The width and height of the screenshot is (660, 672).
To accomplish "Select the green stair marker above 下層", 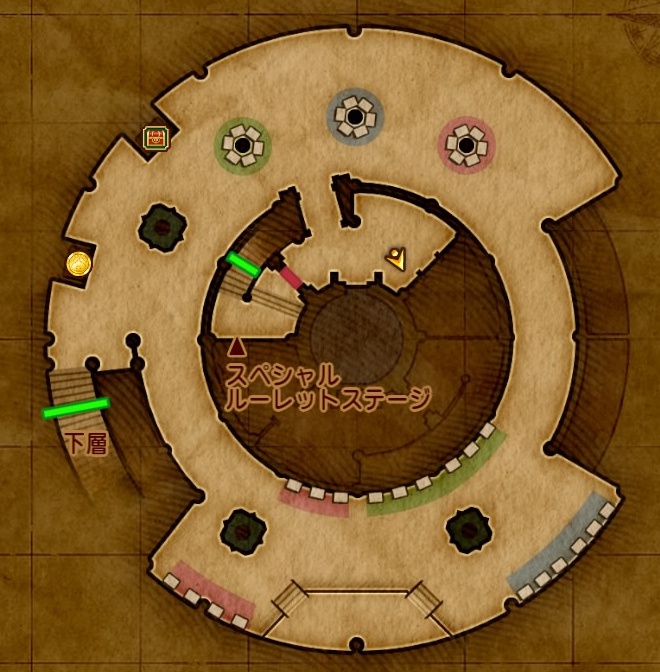I will pyautogui.click(x=75, y=408).
